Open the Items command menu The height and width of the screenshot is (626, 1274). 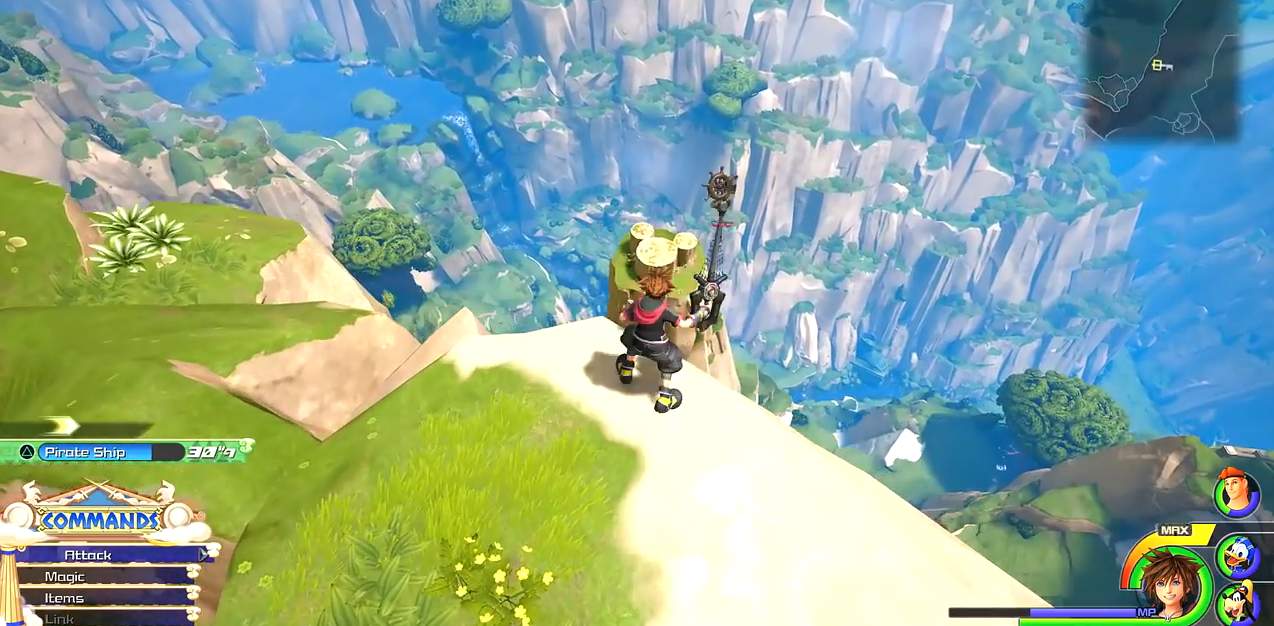(x=105, y=598)
